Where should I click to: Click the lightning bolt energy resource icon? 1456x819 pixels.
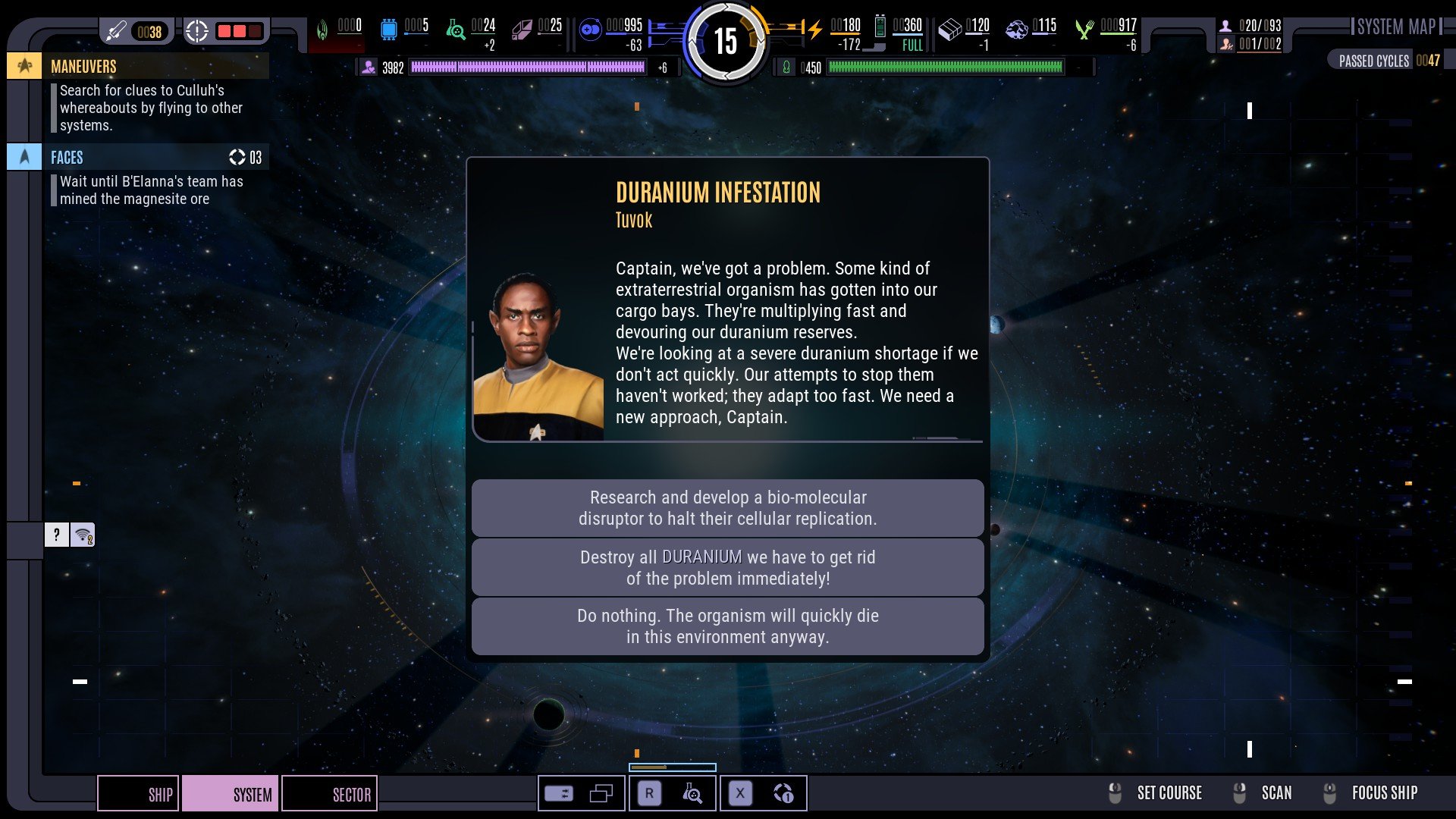click(x=814, y=30)
